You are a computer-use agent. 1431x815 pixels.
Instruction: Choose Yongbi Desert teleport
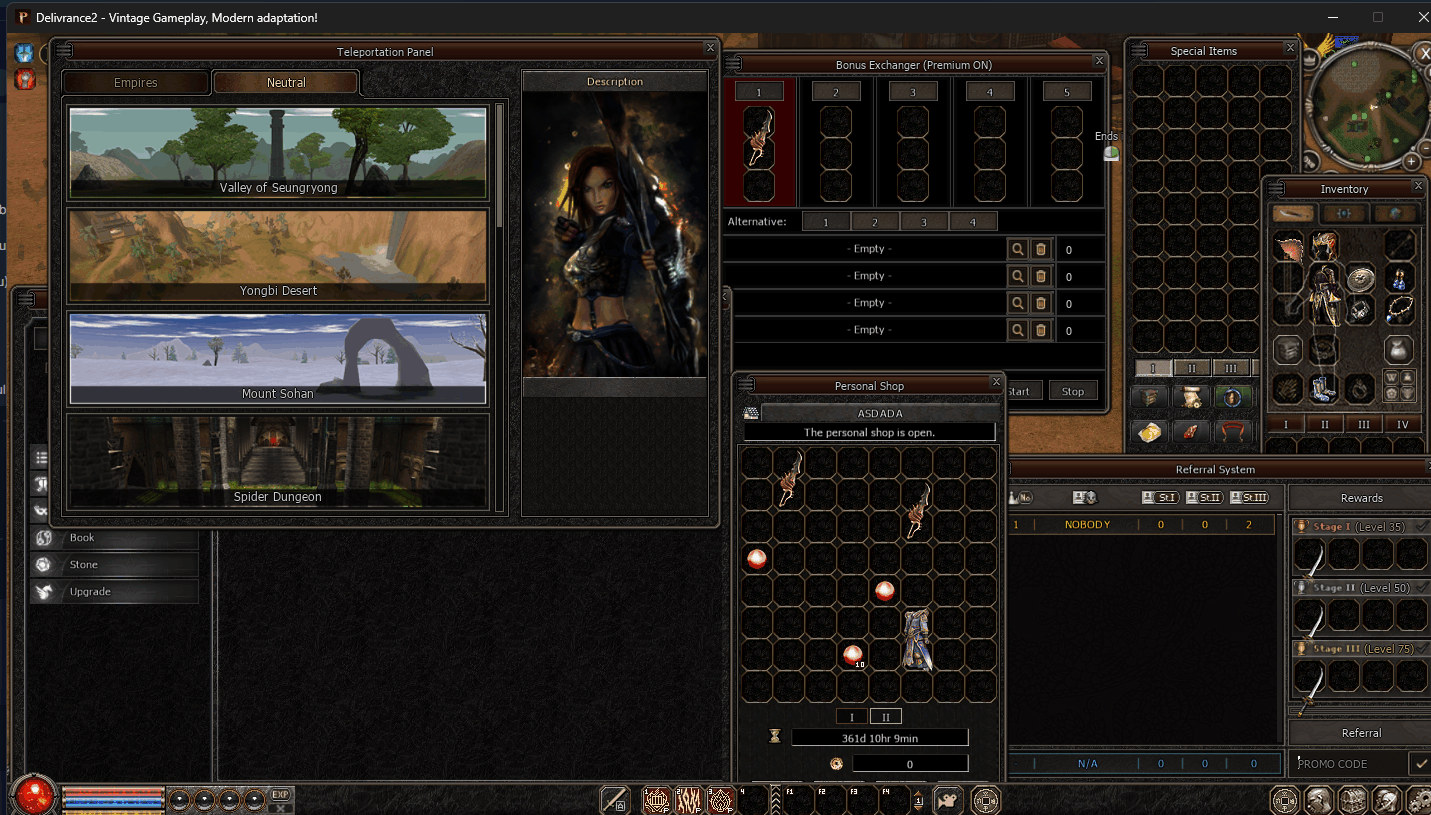[278, 256]
